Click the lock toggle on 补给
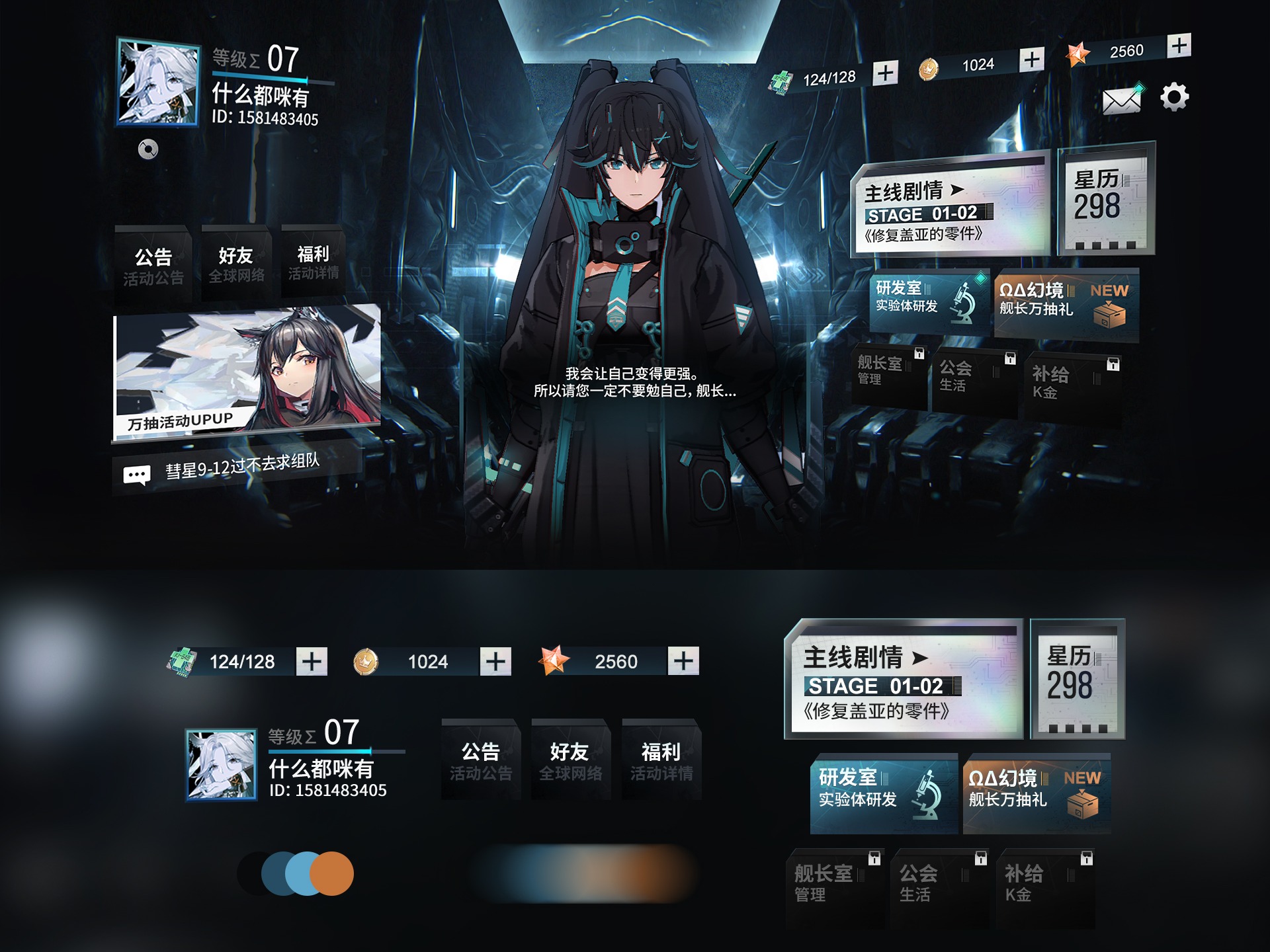Image resolution: width=1270 pixels, height=952 pixels. tap(1112, 366)
